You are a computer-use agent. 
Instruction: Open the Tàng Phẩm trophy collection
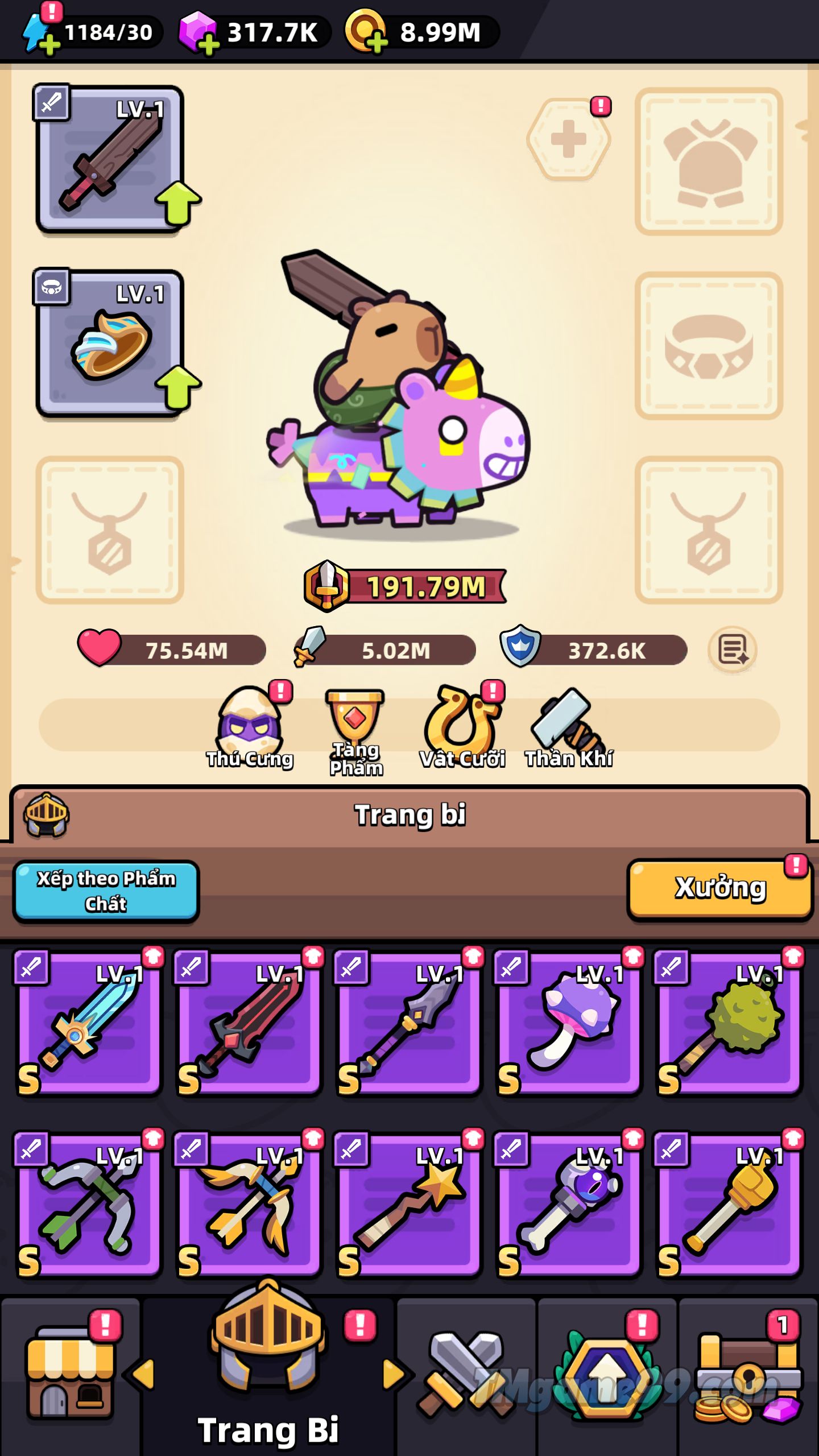pos(356,731)
